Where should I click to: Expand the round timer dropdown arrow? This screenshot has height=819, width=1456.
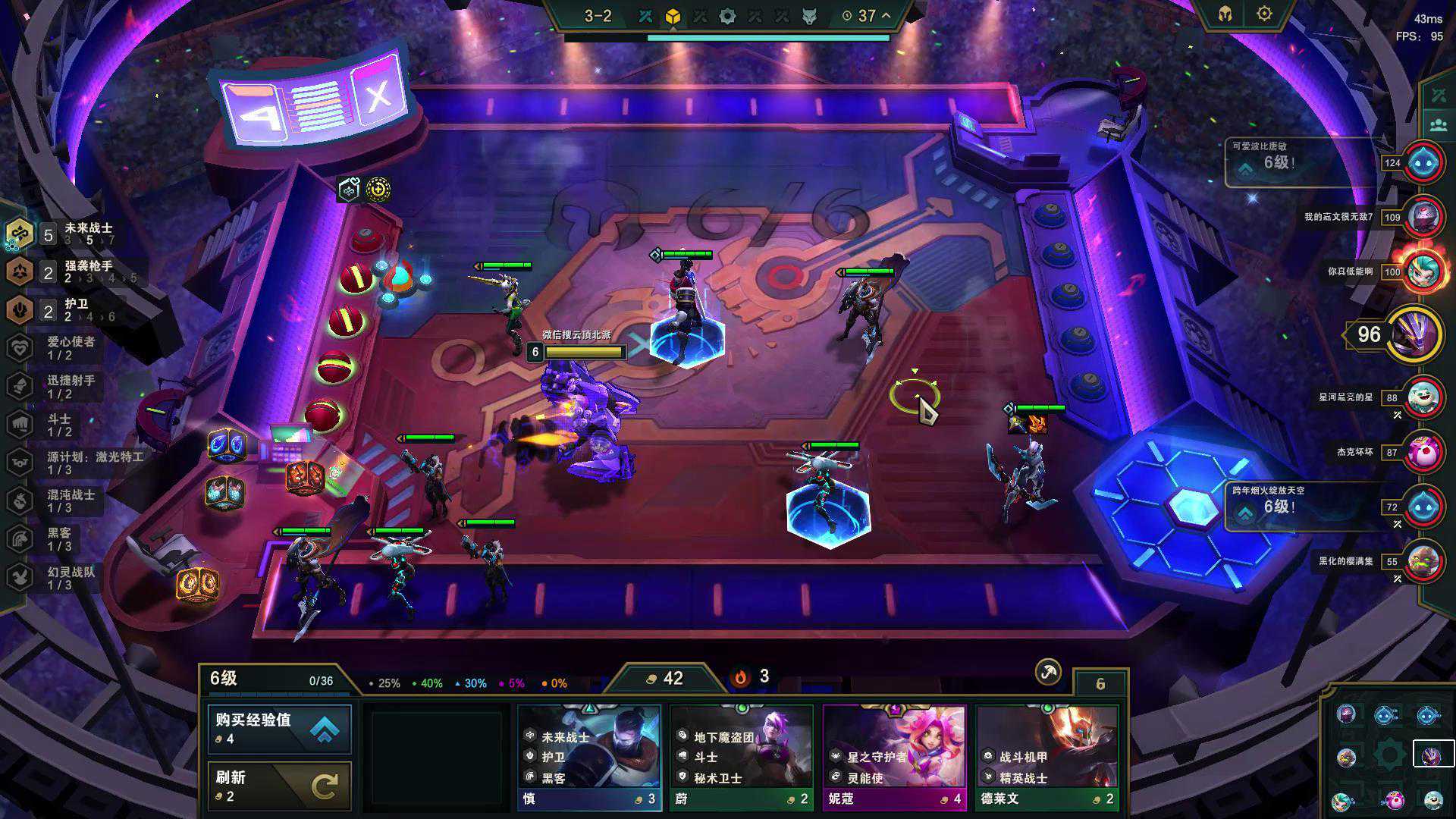[x=886, y=15]
